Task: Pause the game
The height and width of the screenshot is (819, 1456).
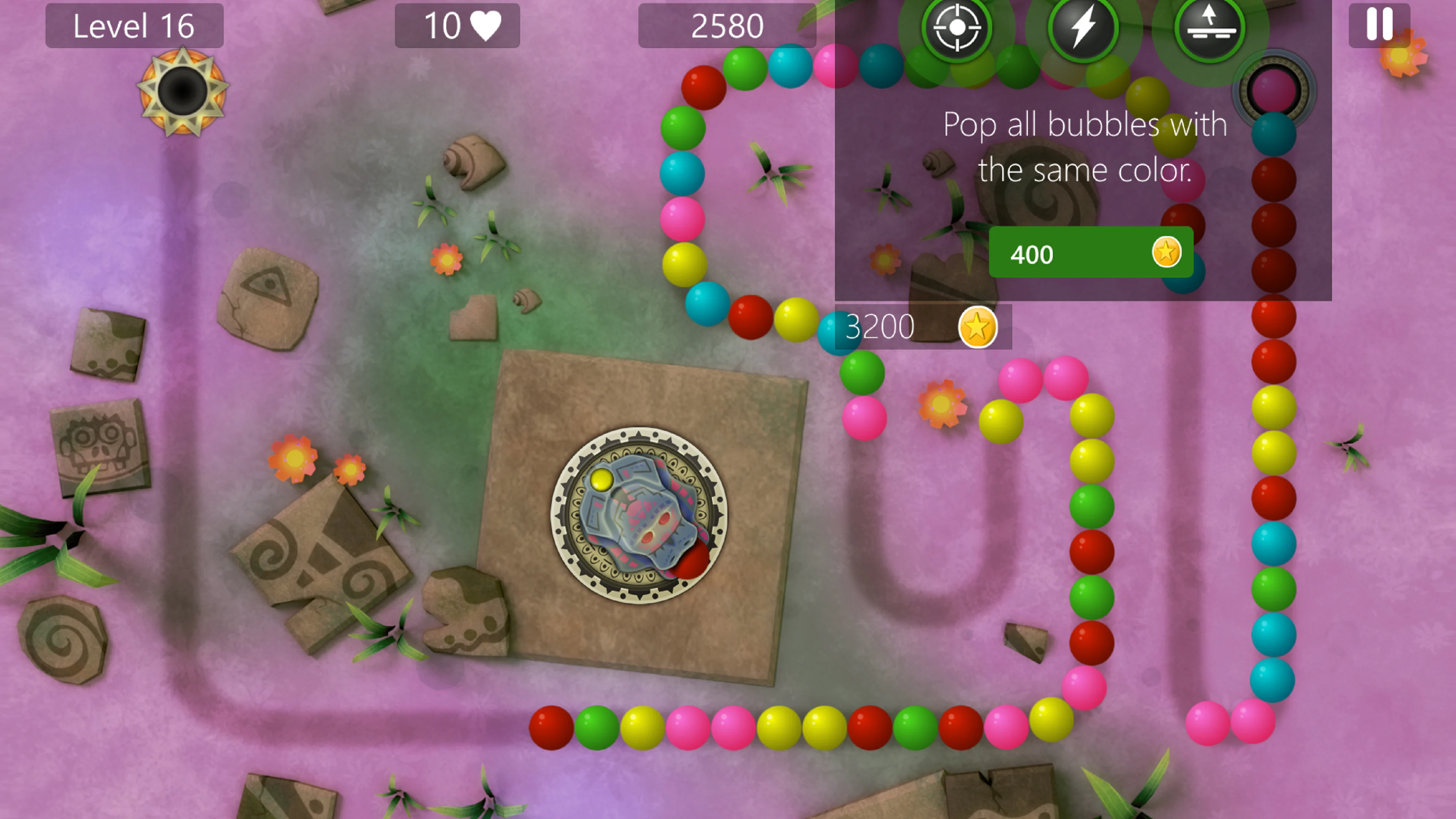Action: (x=1379, y=25)
